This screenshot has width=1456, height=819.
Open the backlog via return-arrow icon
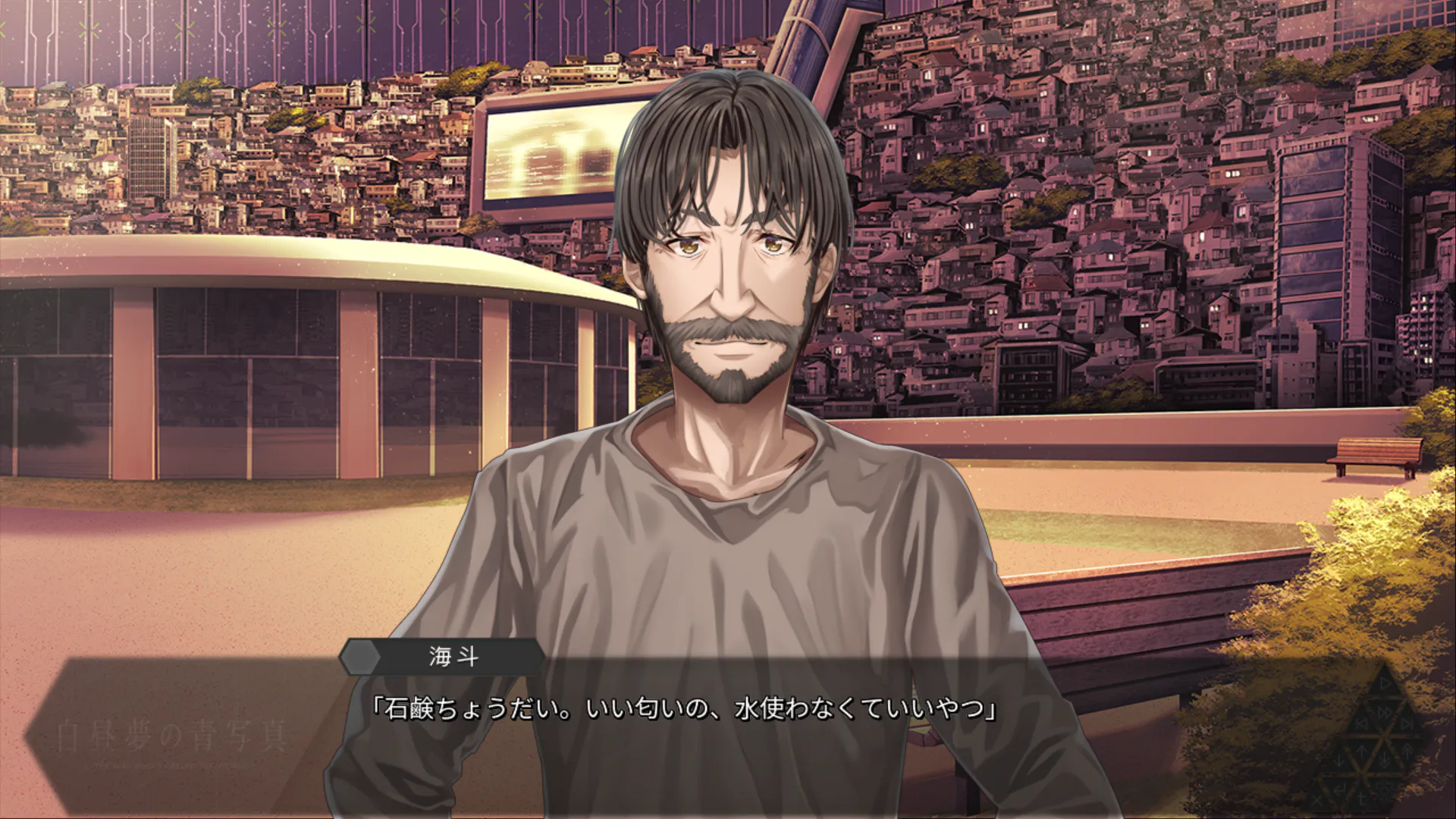(x=1340, y=789)
